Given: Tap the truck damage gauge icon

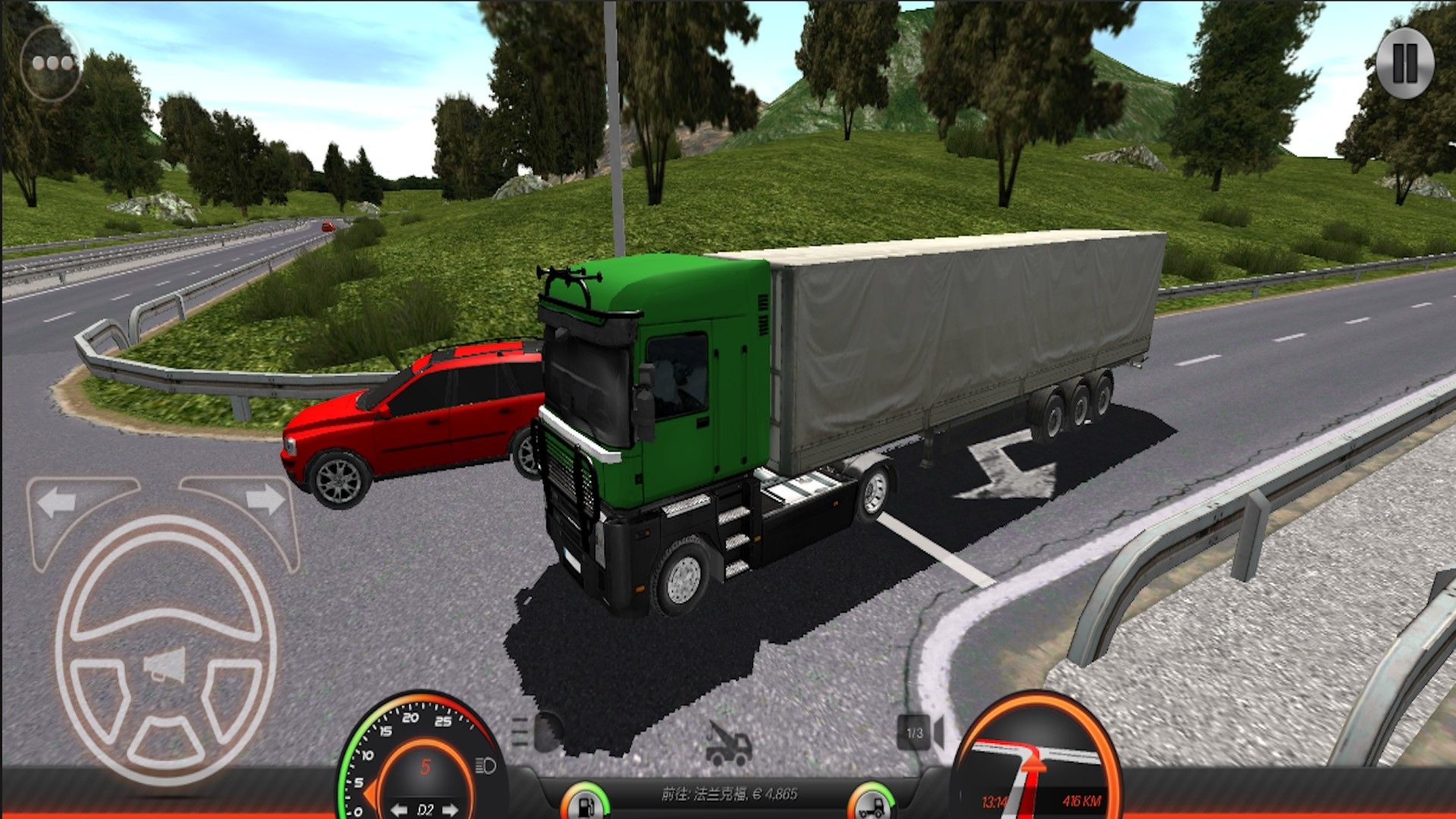Looking at the screenshot, I should point(871,804).
